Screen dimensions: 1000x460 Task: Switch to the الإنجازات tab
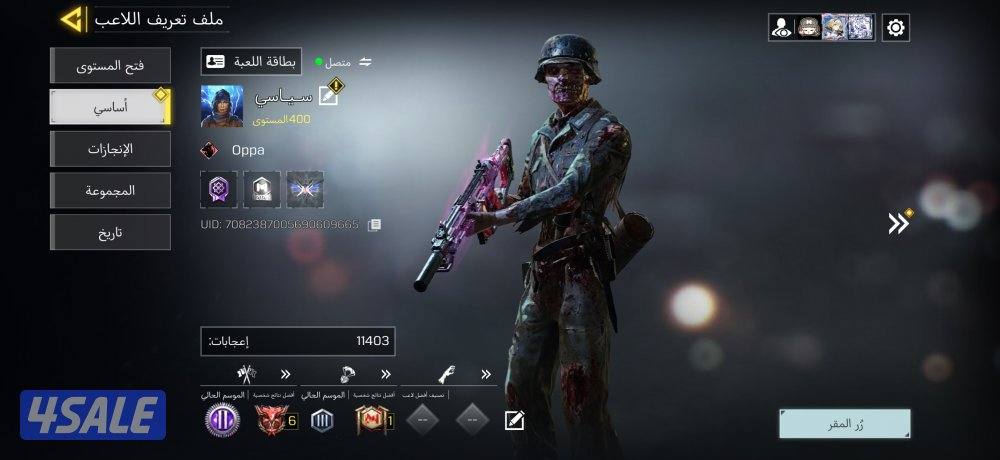110,149
